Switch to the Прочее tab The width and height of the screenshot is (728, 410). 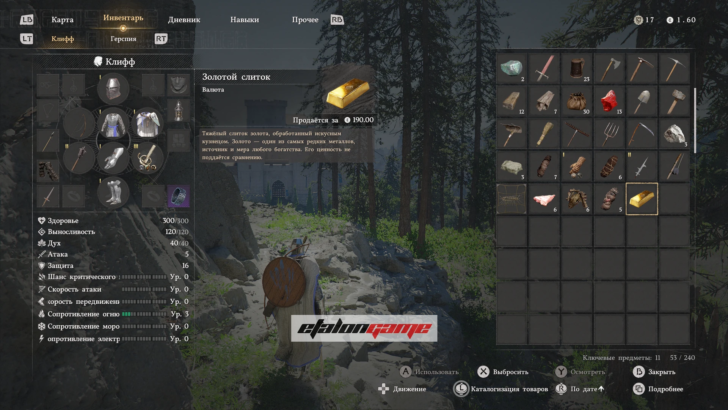pyautogui.click(x=305, y=19)
